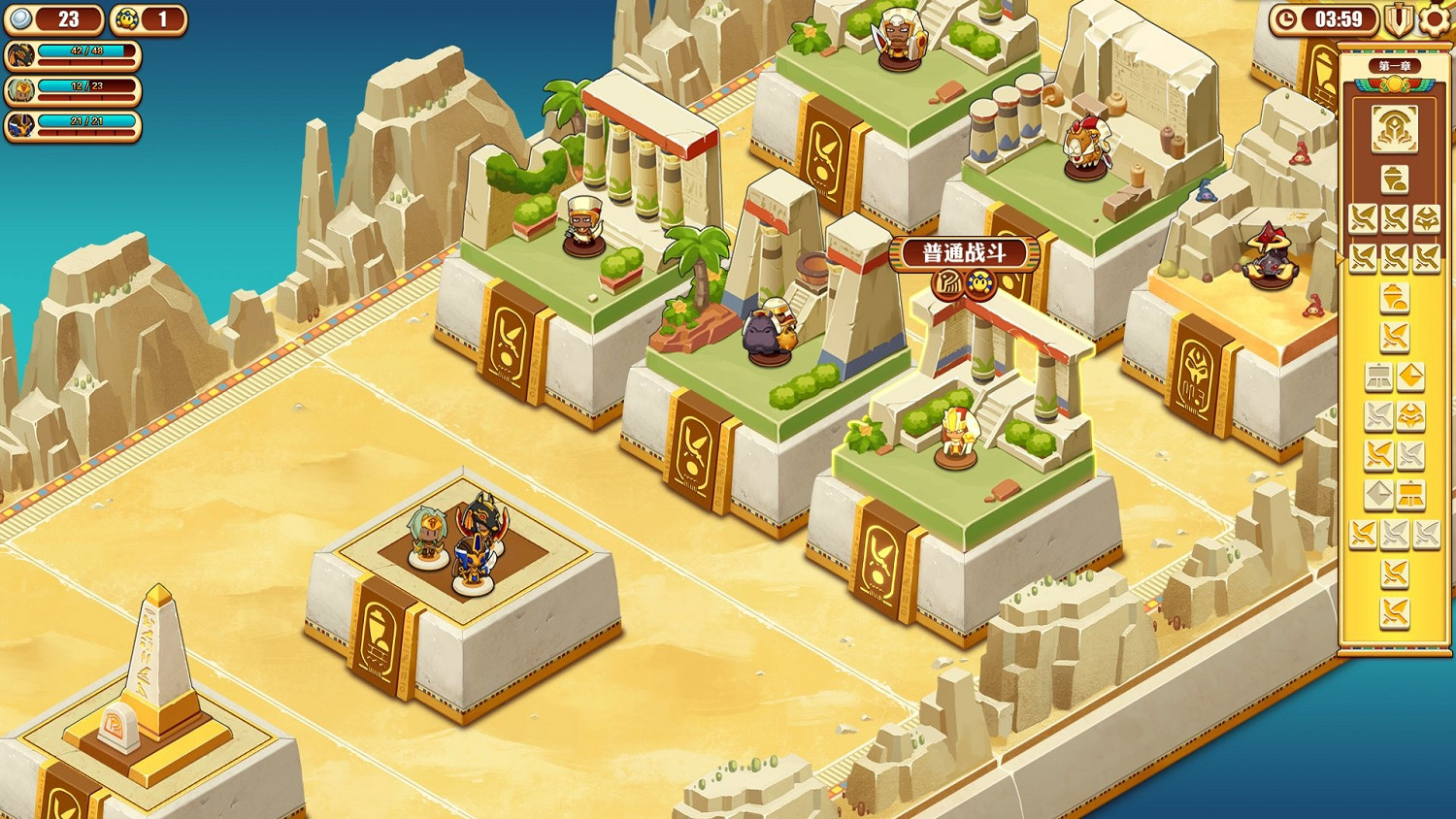Click the orange diamond stage icon in the sidebar
Image resolution: width=1456 pixels, height=819 pixels.
click(1413, 378)
